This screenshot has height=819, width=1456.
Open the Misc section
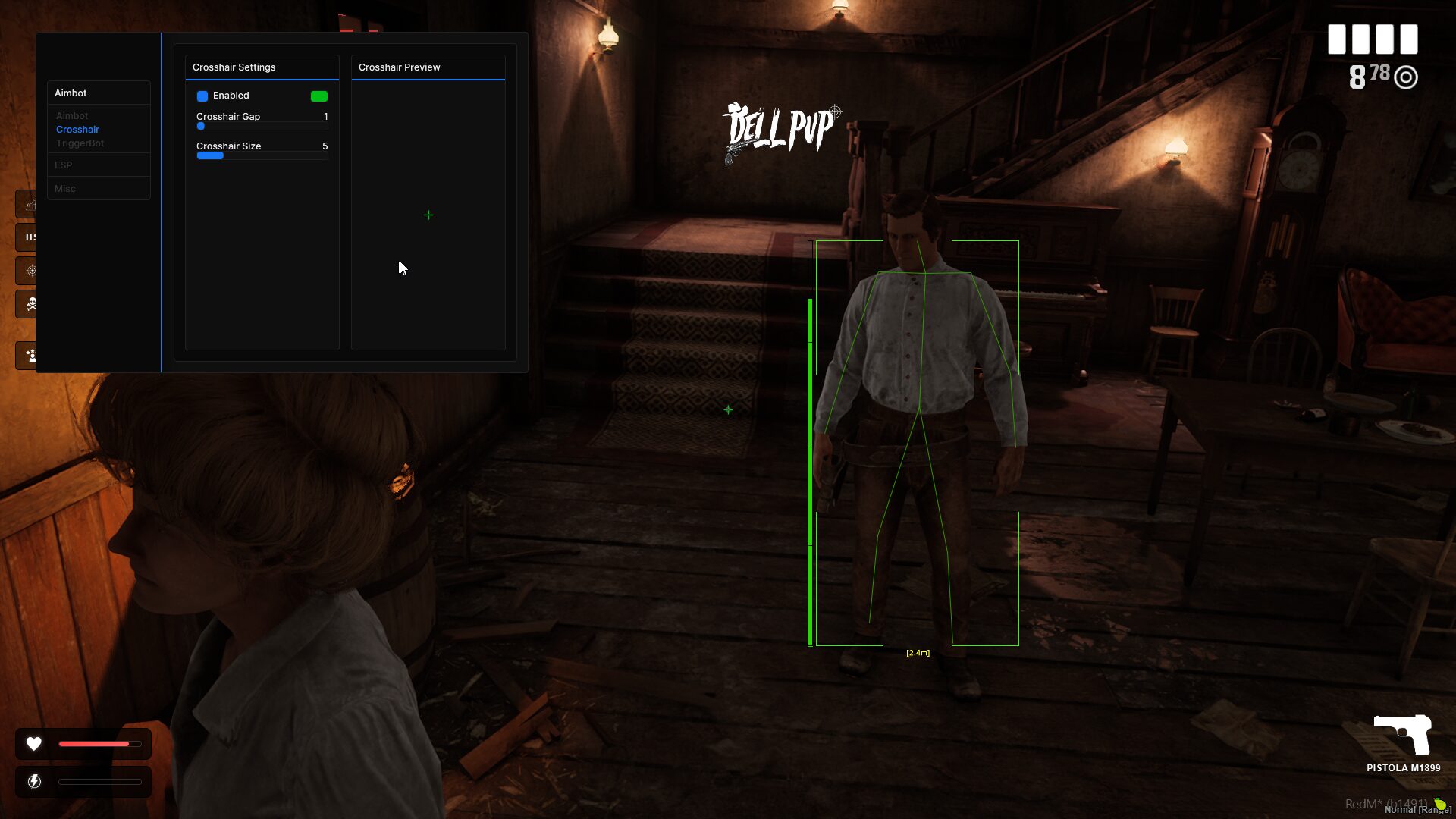click(x=64, y=189)
